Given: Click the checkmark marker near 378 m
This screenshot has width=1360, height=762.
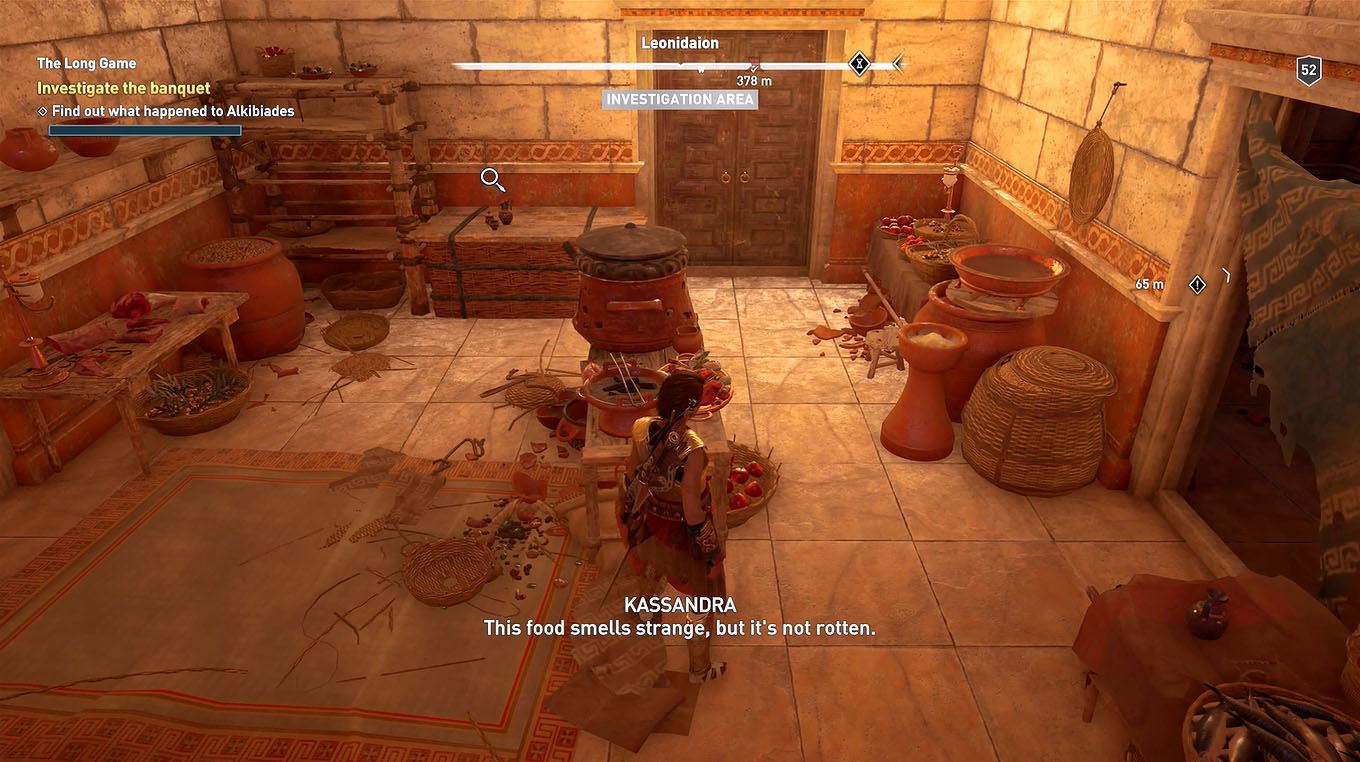Looking at the screenshot, I should pos(754,67).
